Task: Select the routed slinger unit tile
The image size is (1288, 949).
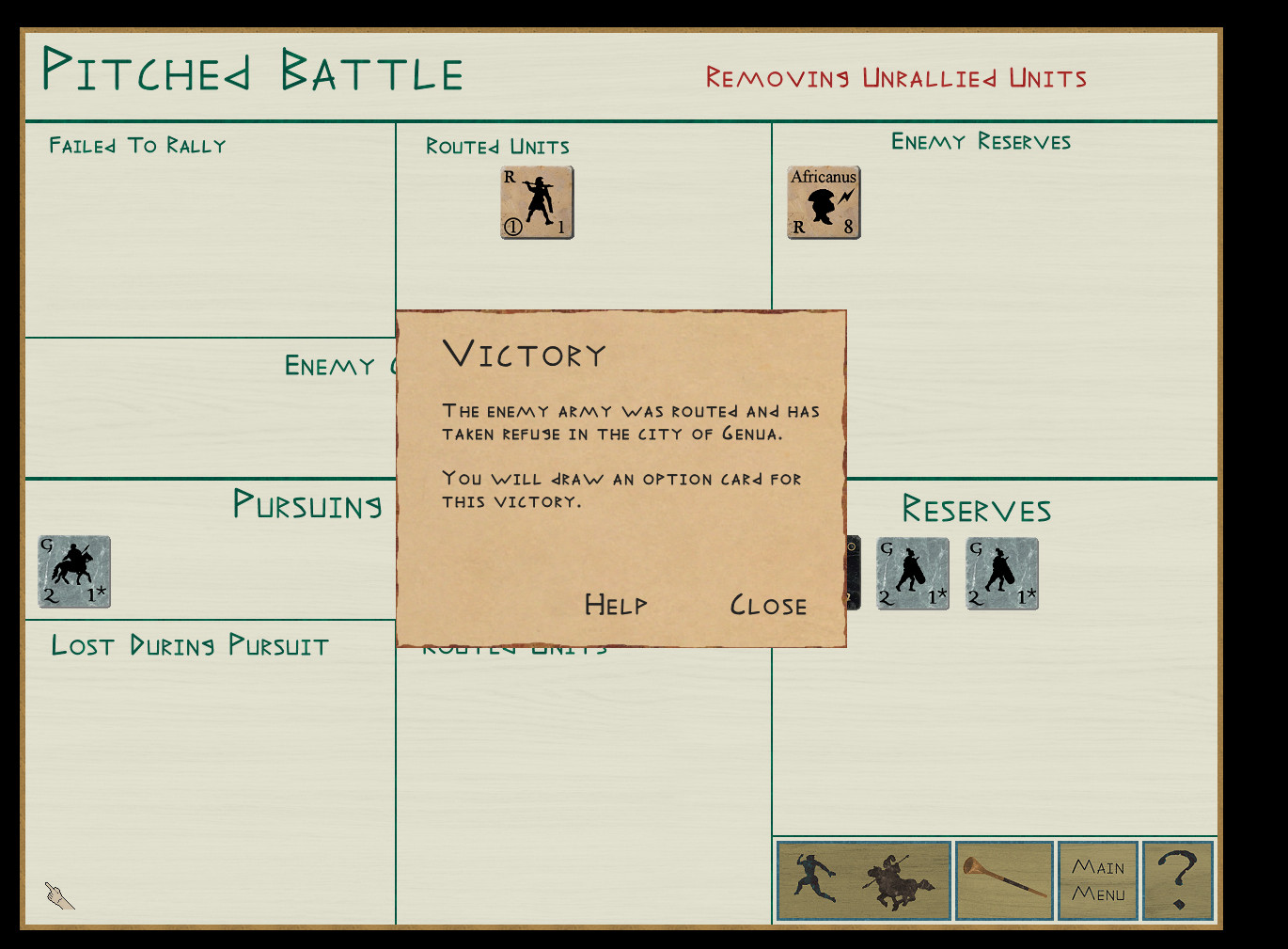Action: click(x=537, y=202)
